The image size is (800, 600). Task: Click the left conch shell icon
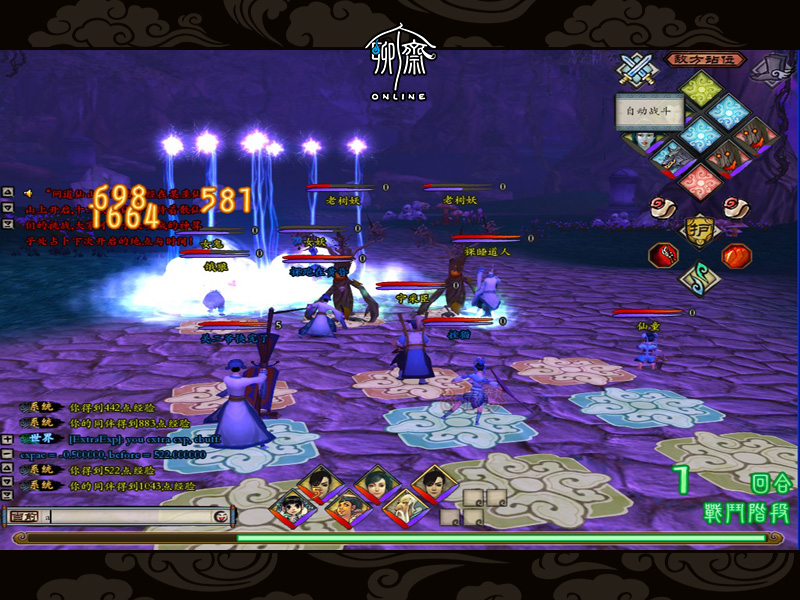coord(661,207)
